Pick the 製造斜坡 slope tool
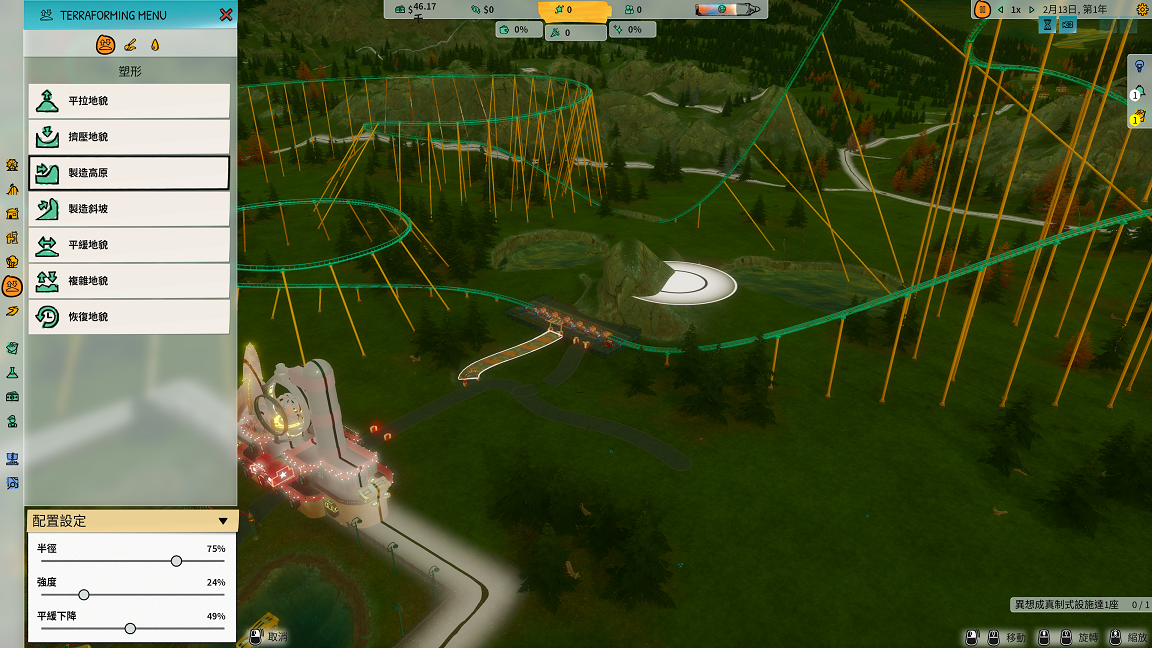The width and height of the screenshot is (1152, 648). (129, 209)
